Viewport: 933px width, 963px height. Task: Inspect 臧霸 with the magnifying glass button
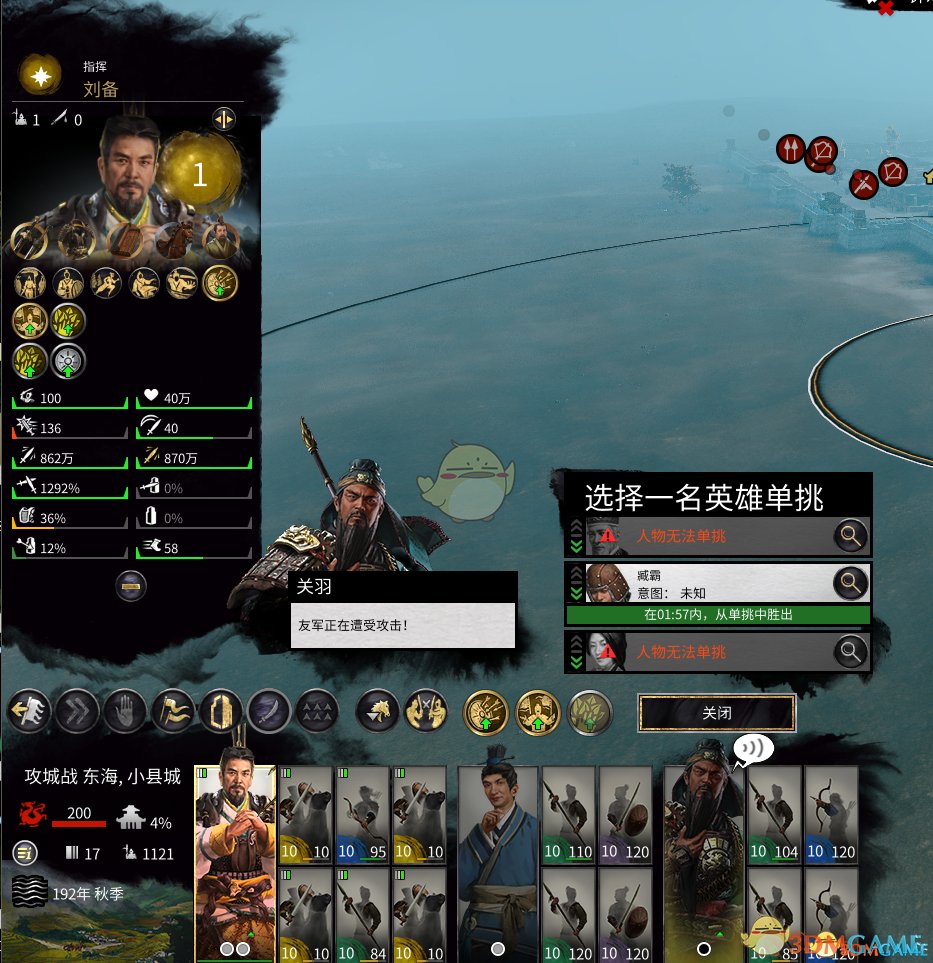click(850, 582)
